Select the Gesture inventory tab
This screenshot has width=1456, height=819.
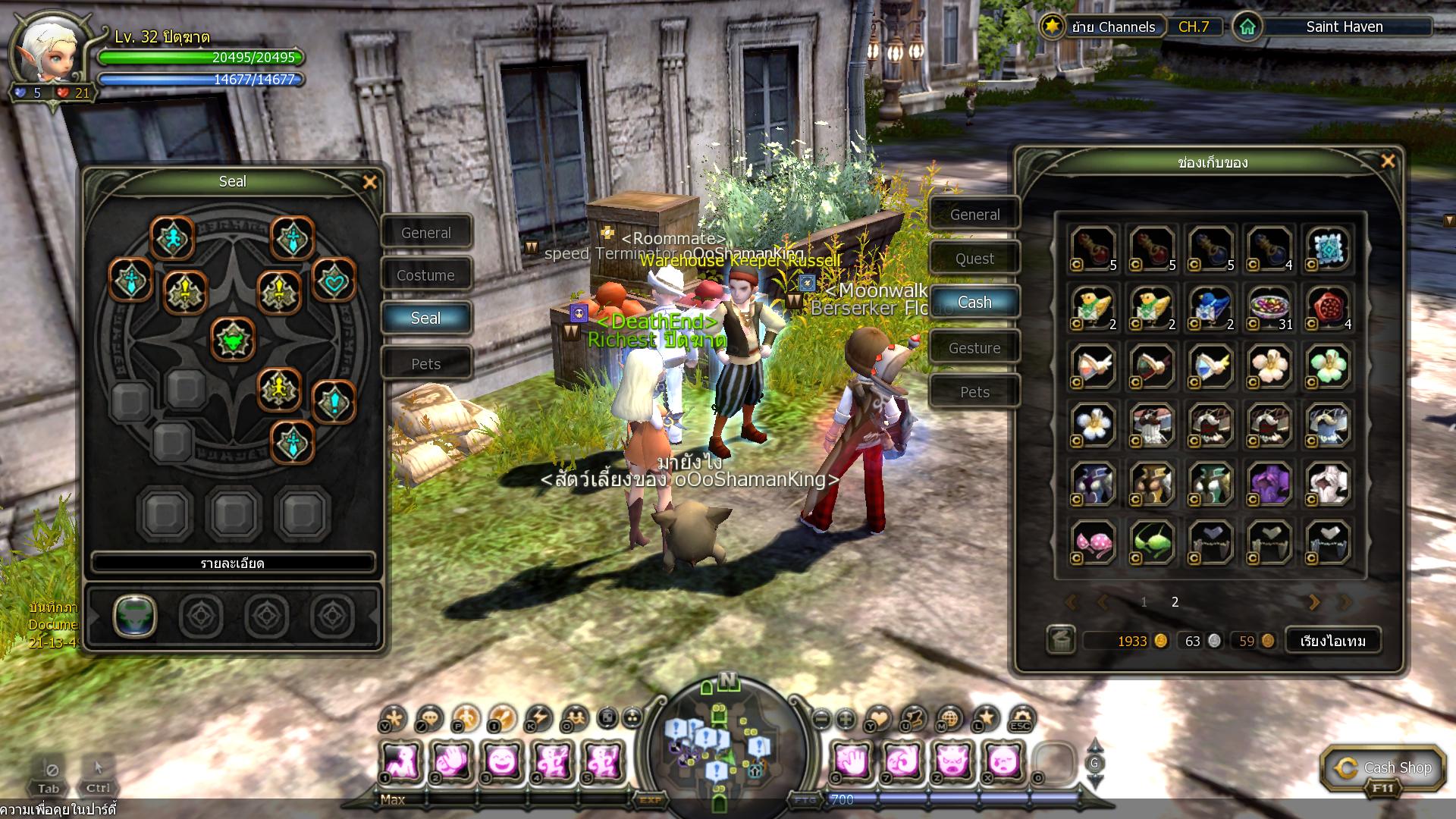coord(974,348)
